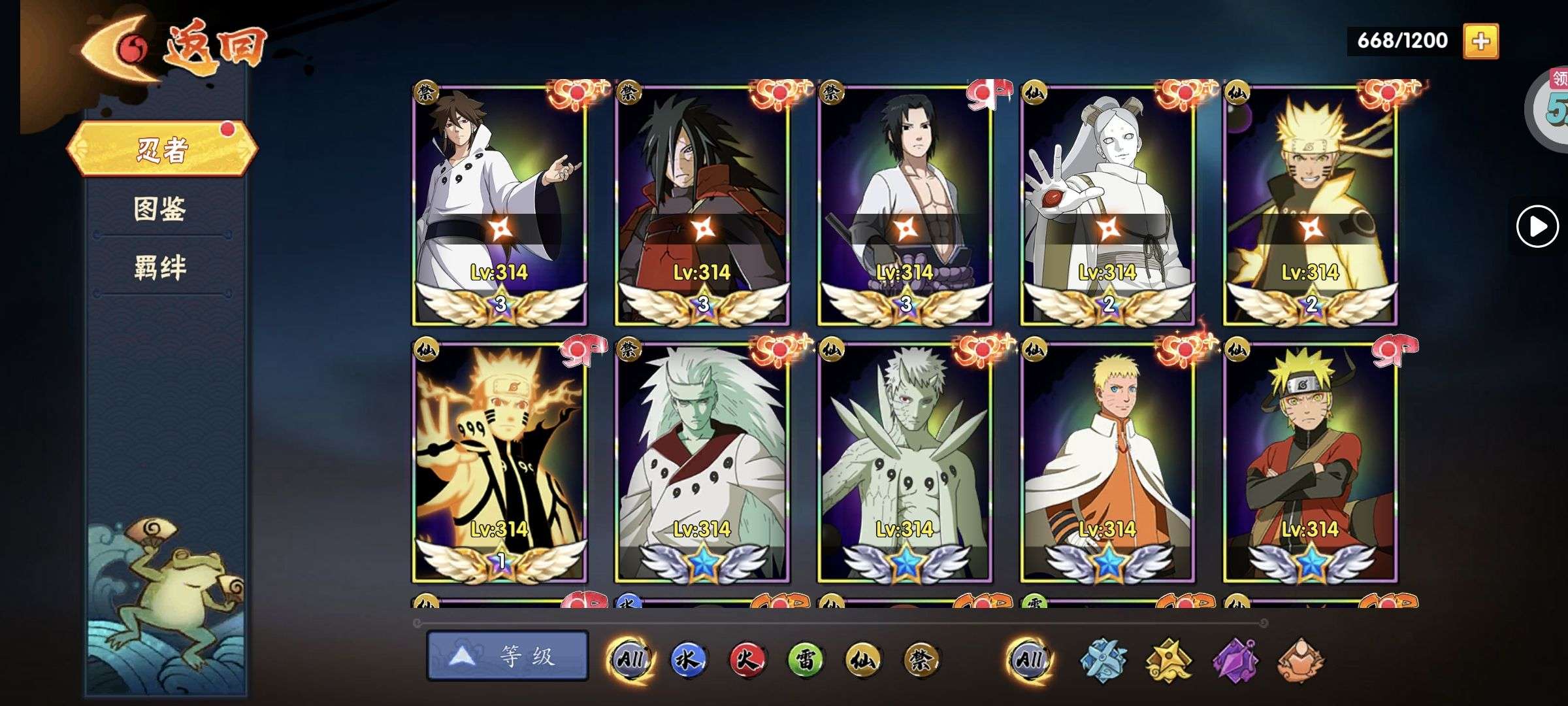Add ninja capacity with the plus button
The height and width of the screenshot is (706, 1568).
point(1480,41)
